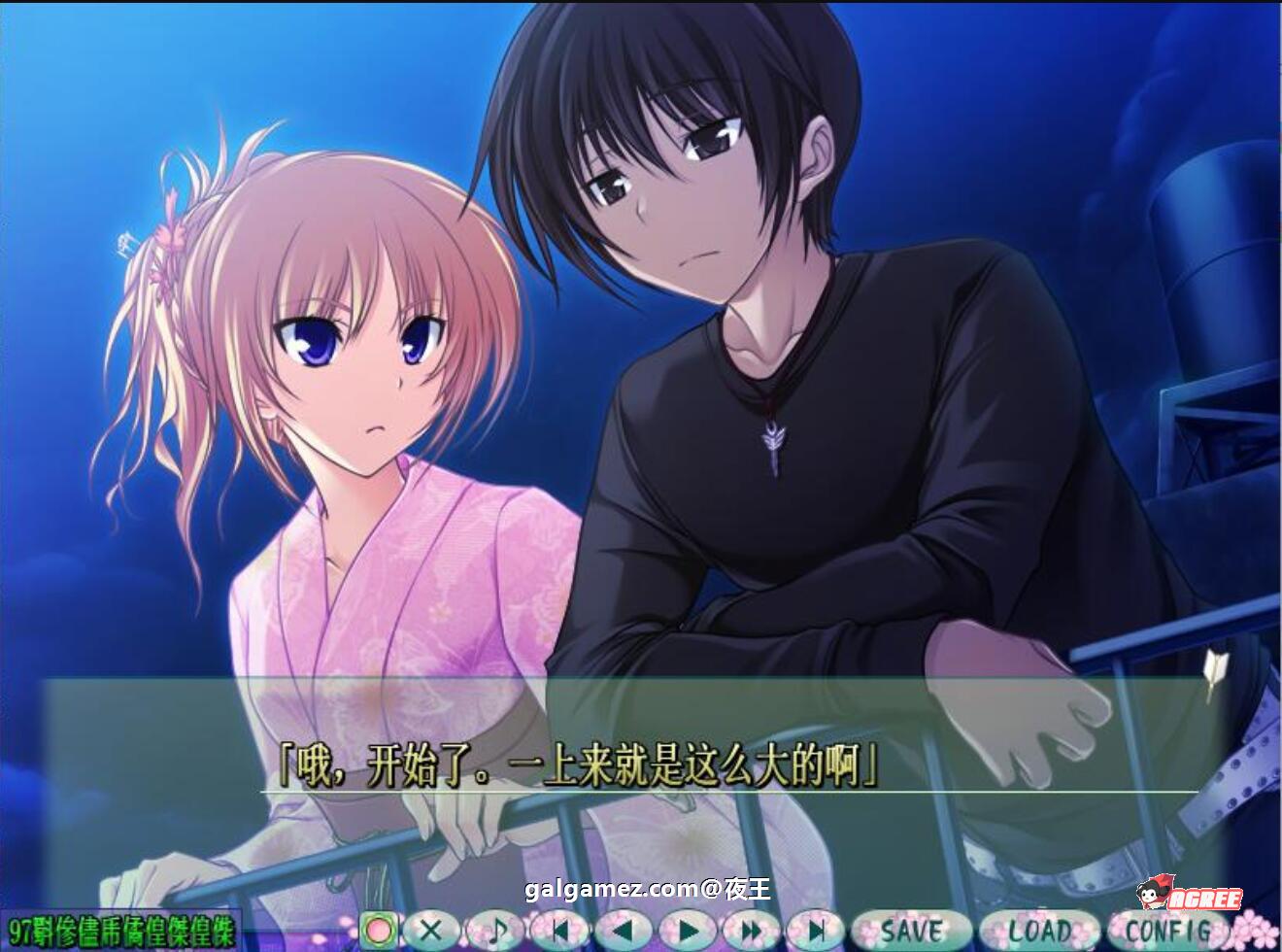The width and height of the screenshot is (1282, 952).
Task: Click the music note voice replay icon
Action: pyautogui.click(x=497, y=931)
